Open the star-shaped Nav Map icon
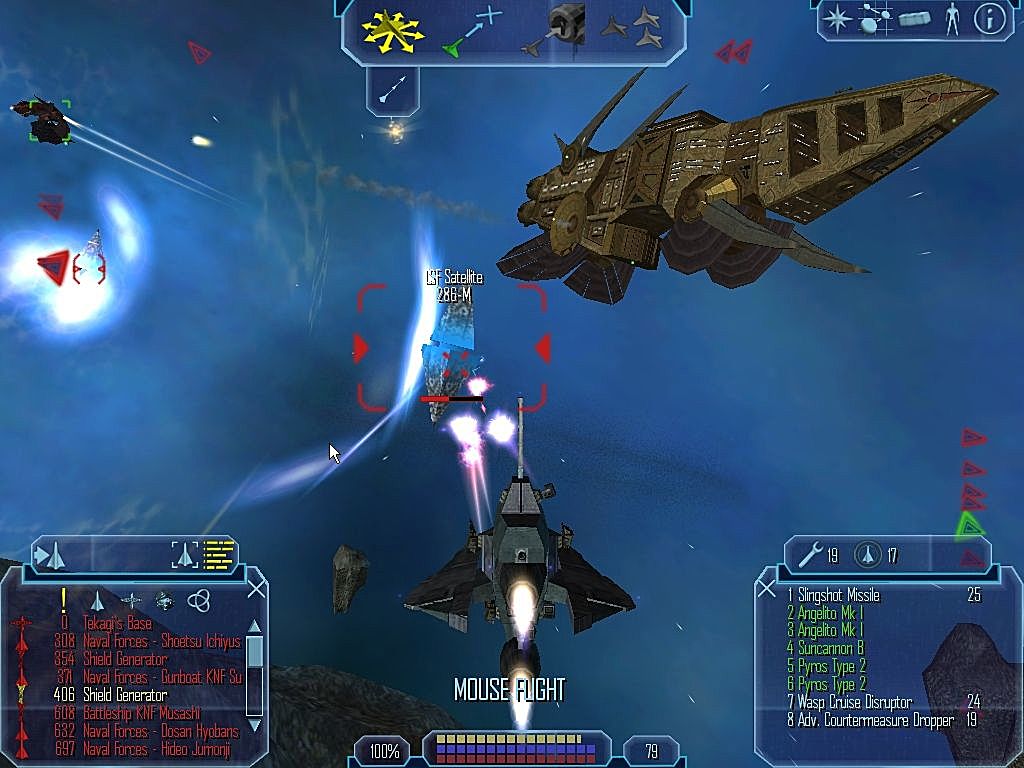Viewport: 1024px width, 768px height. [836, 19]
